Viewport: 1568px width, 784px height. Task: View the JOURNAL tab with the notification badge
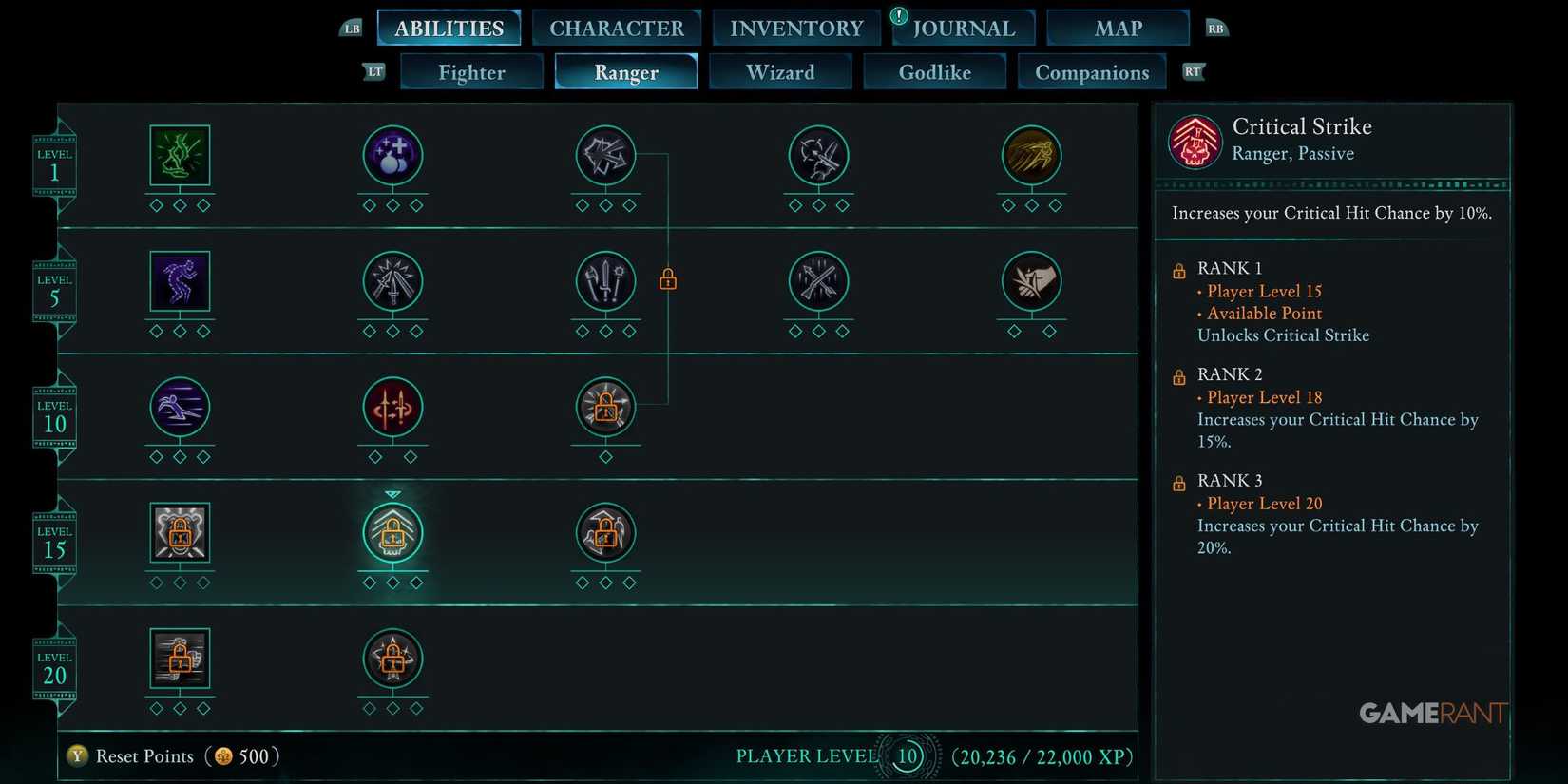tap(963, 28)
